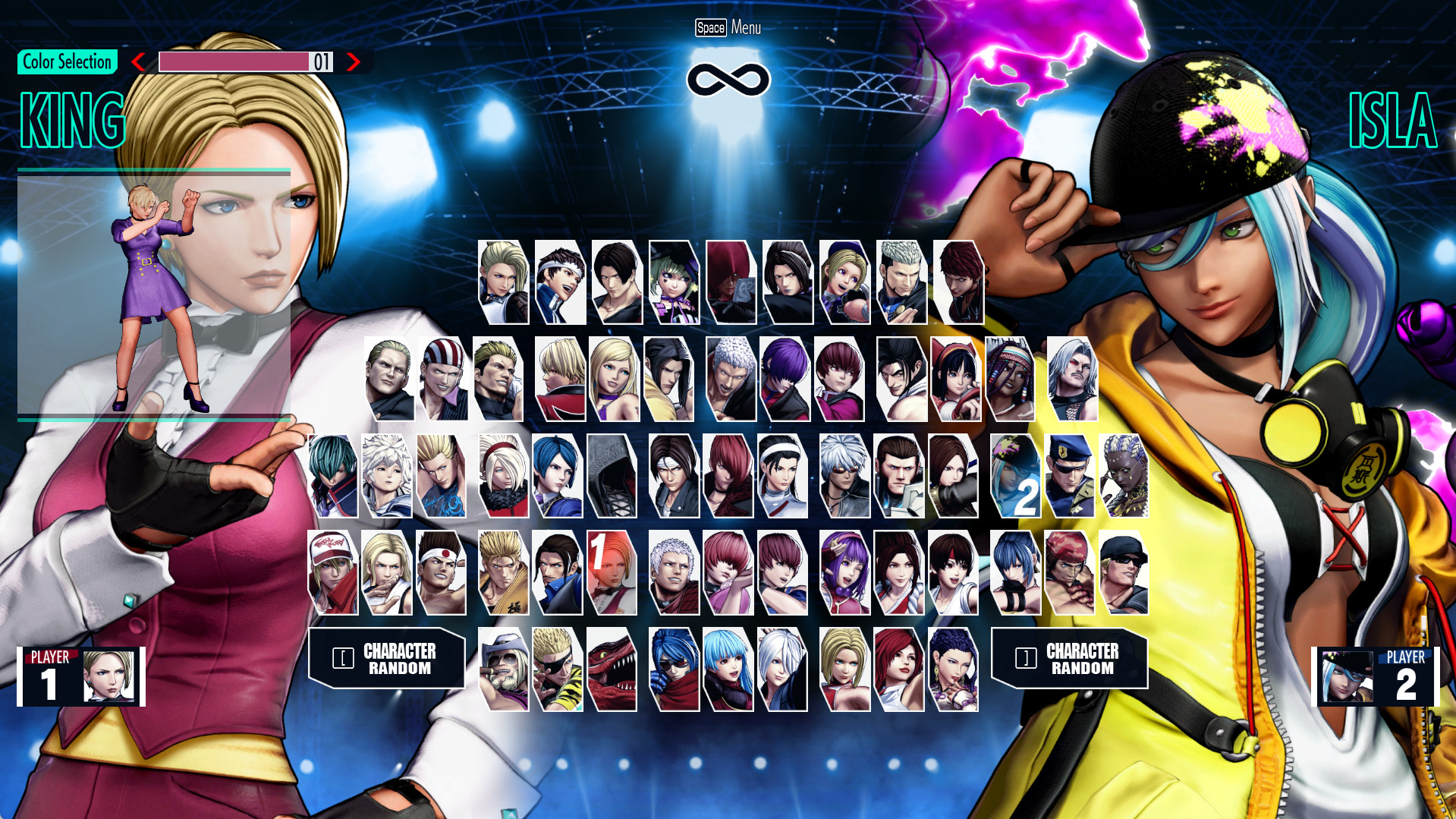Viewport: 1456px width, 819px height.
Task: Click the left arrow to change King's color
Action: 139,63
